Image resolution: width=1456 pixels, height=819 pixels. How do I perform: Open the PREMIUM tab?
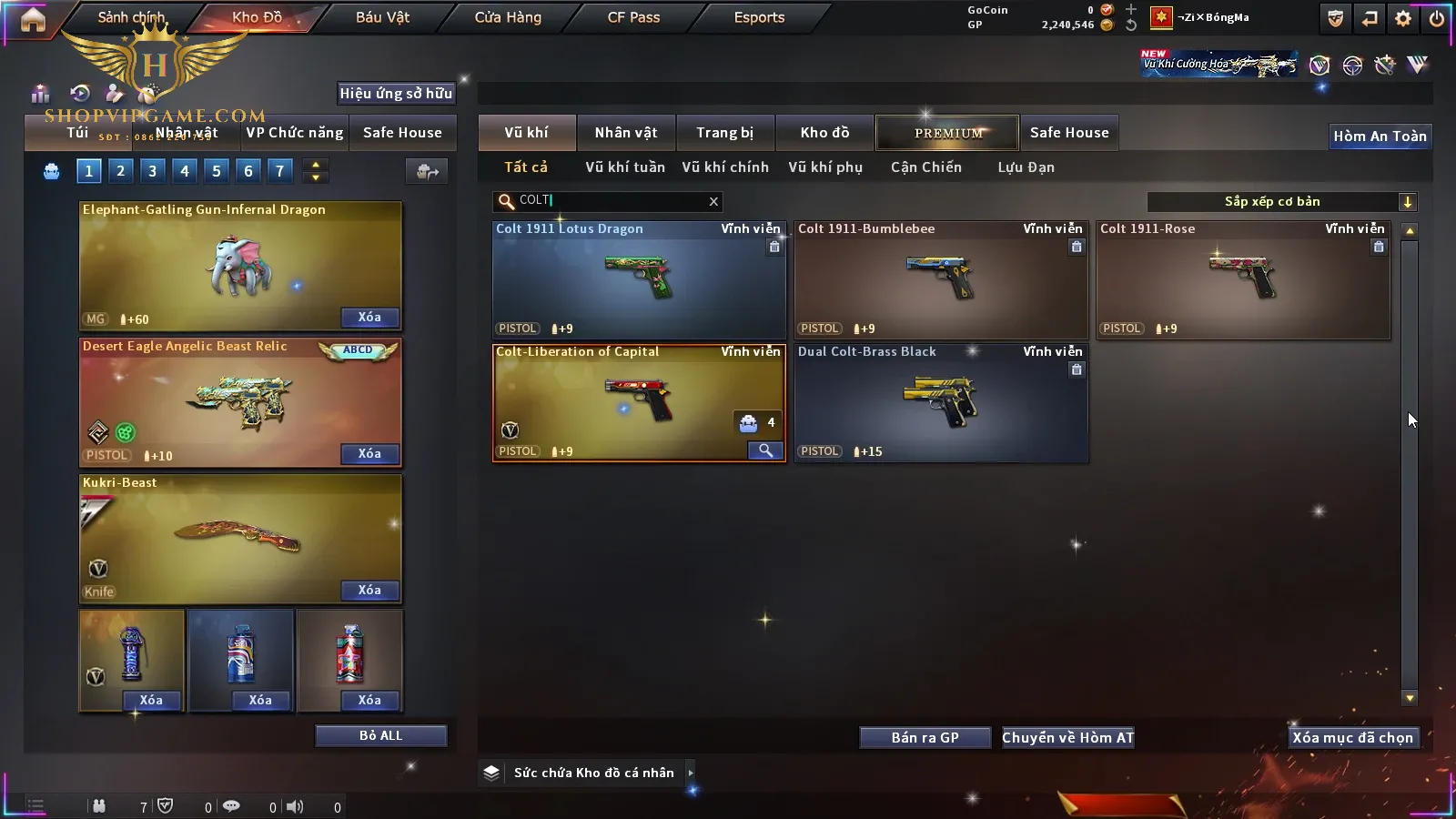coord(947,133)
